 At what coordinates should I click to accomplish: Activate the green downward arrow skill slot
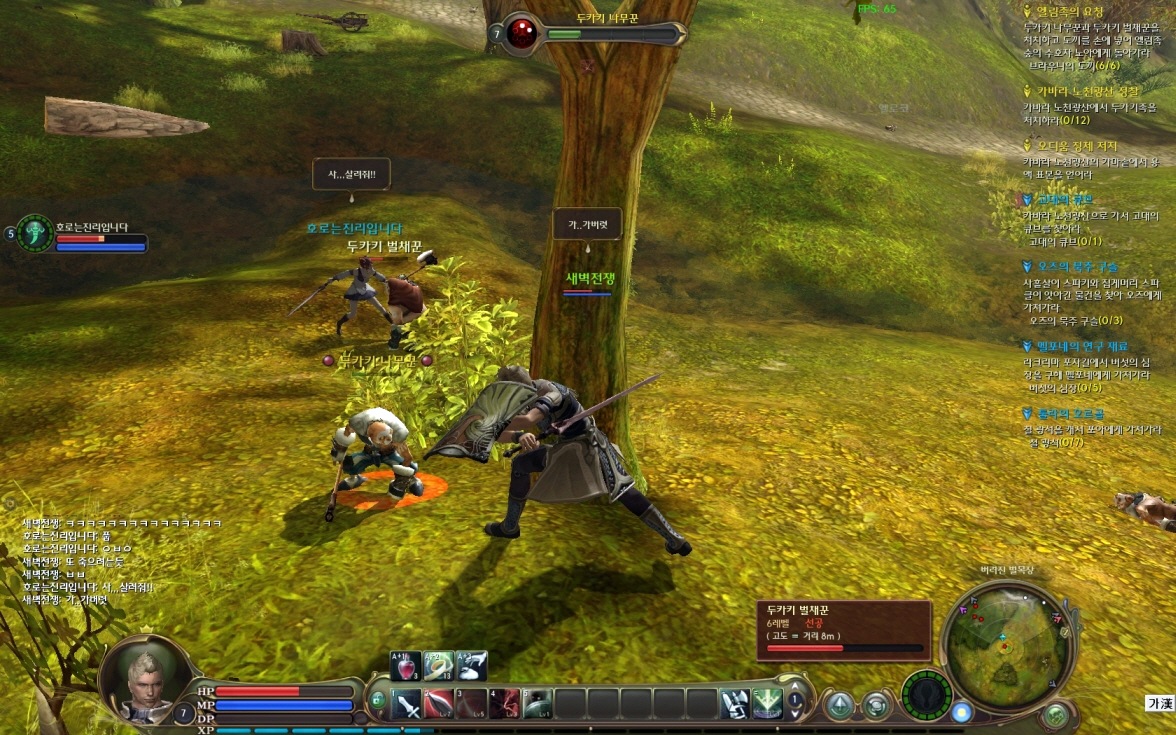pos(768,704)
